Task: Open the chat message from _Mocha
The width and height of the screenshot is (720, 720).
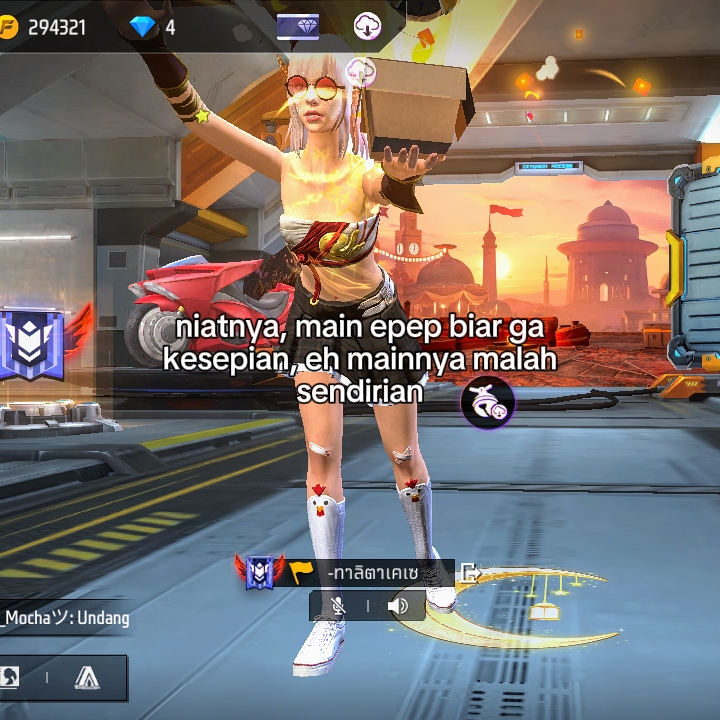Action: (66, 618)
